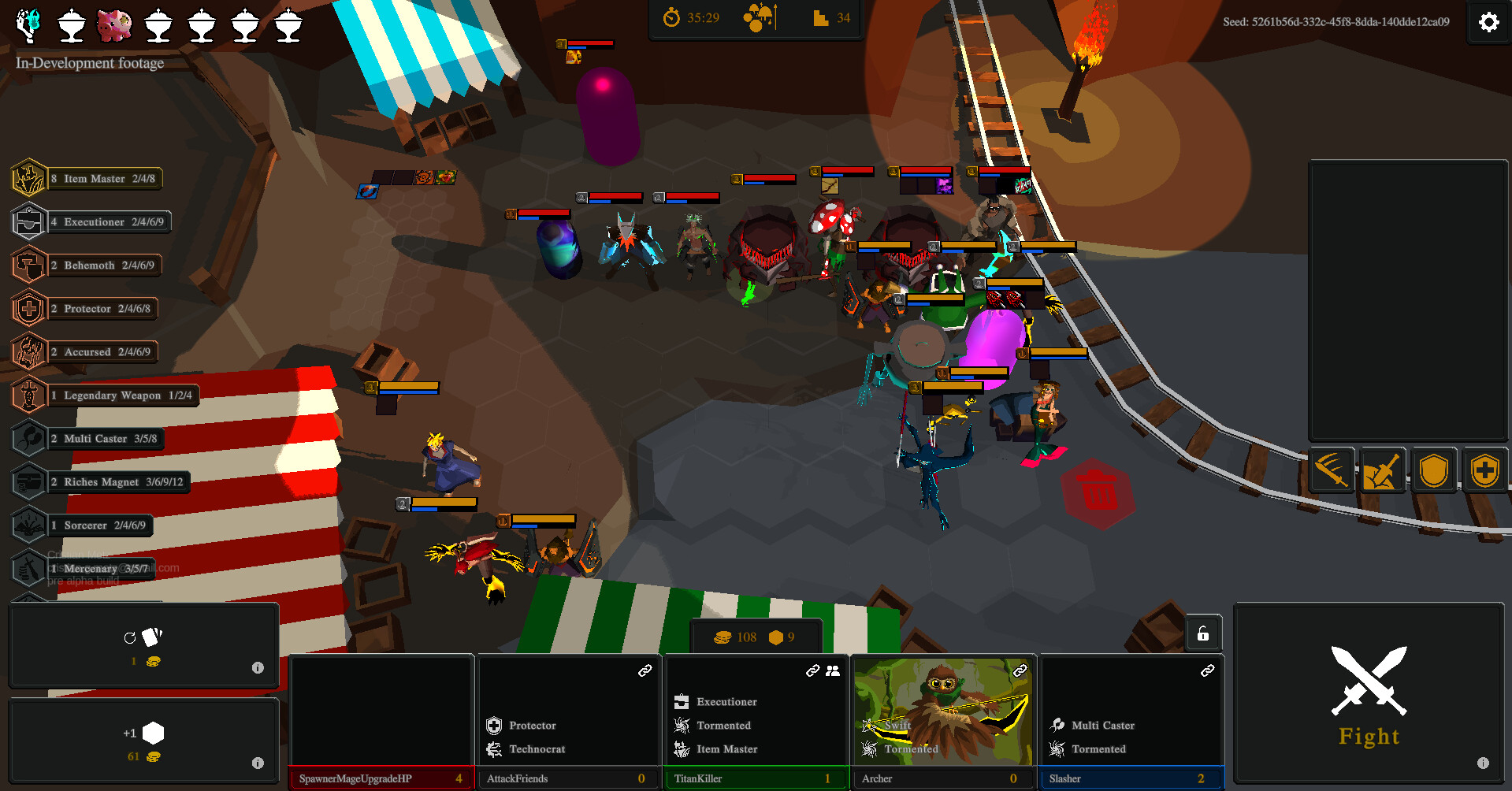Image resolution: width=1512 pixels, height=791 pixels.
Task: Select the scythe attack icon near the rails
Action: coord(1332,470)
